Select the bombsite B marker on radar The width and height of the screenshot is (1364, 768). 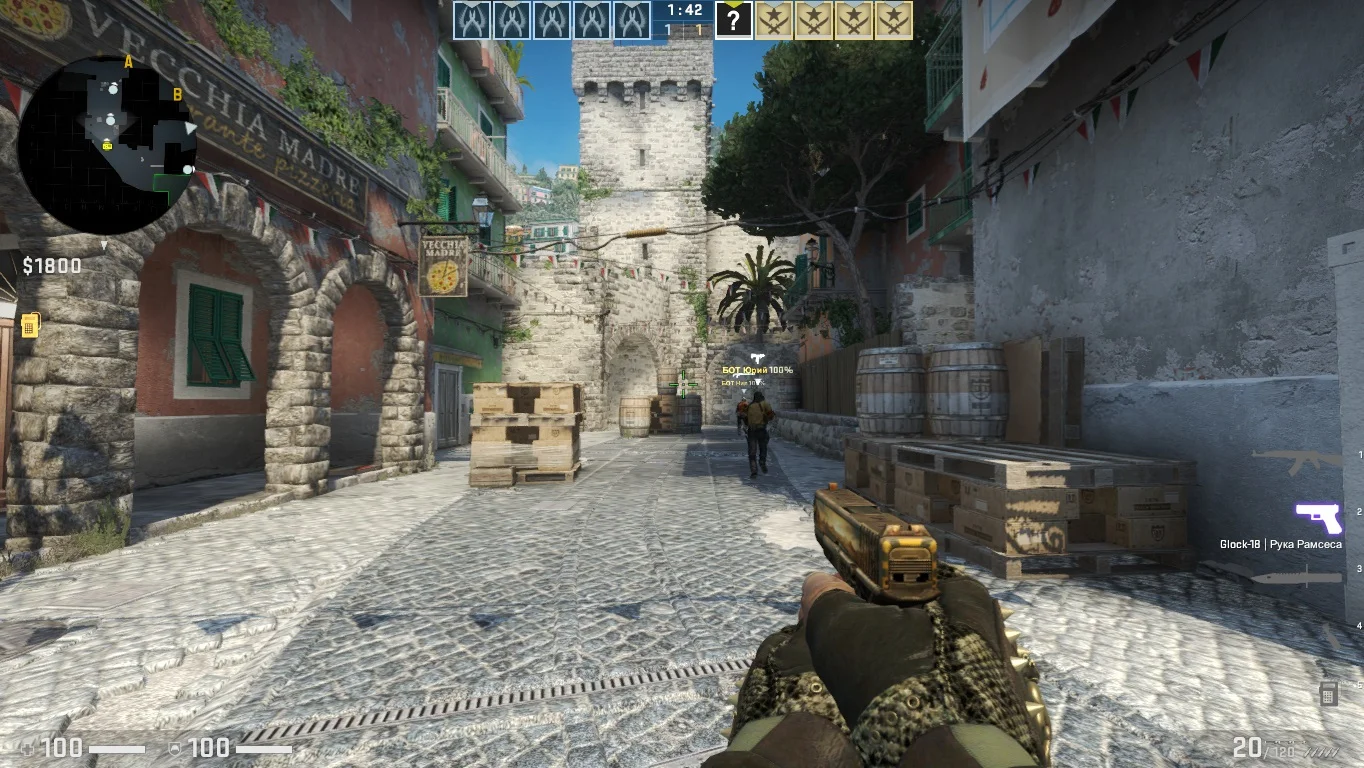[x=178, y=95]
